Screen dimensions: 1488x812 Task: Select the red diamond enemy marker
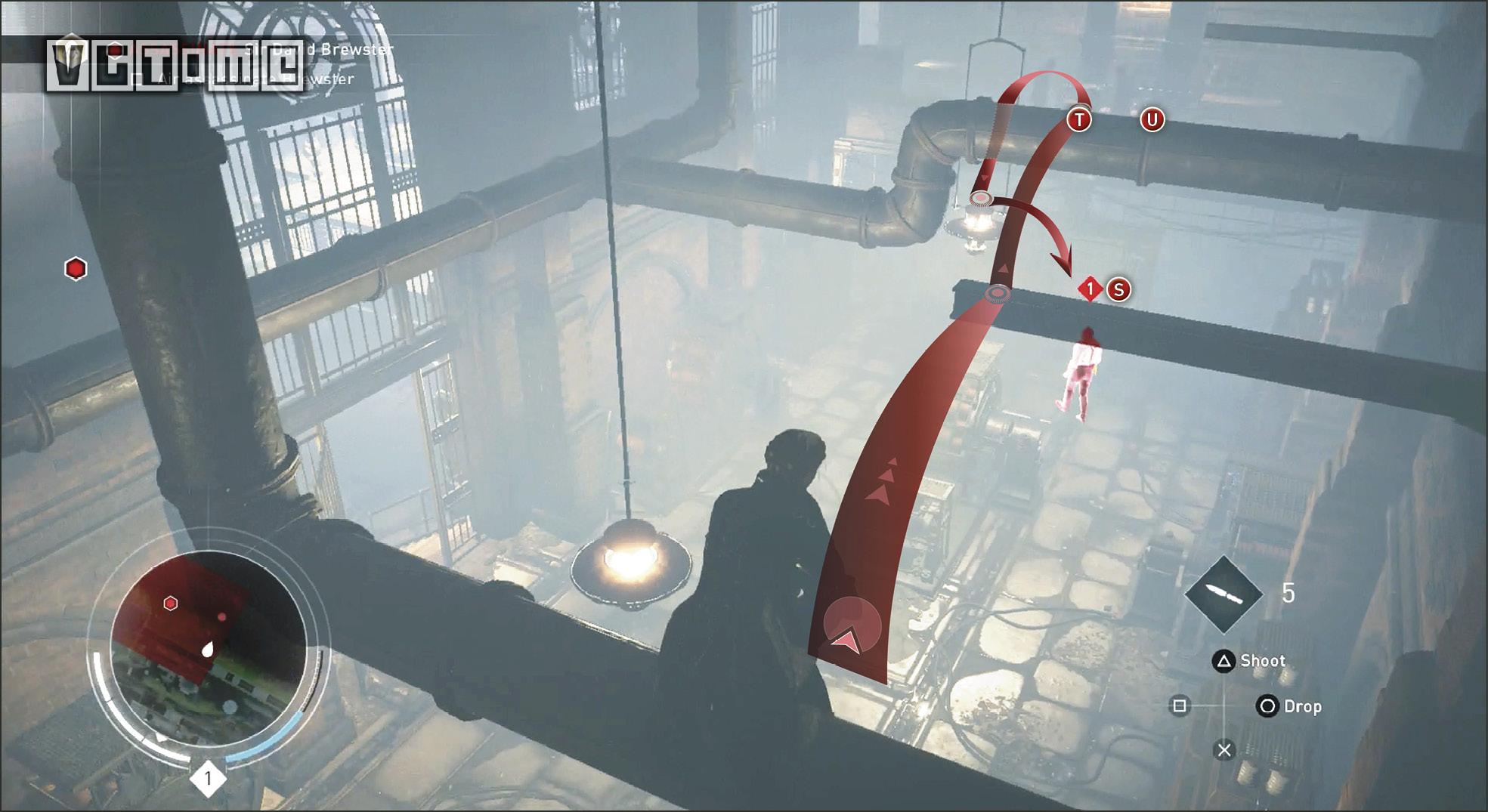1090,289
